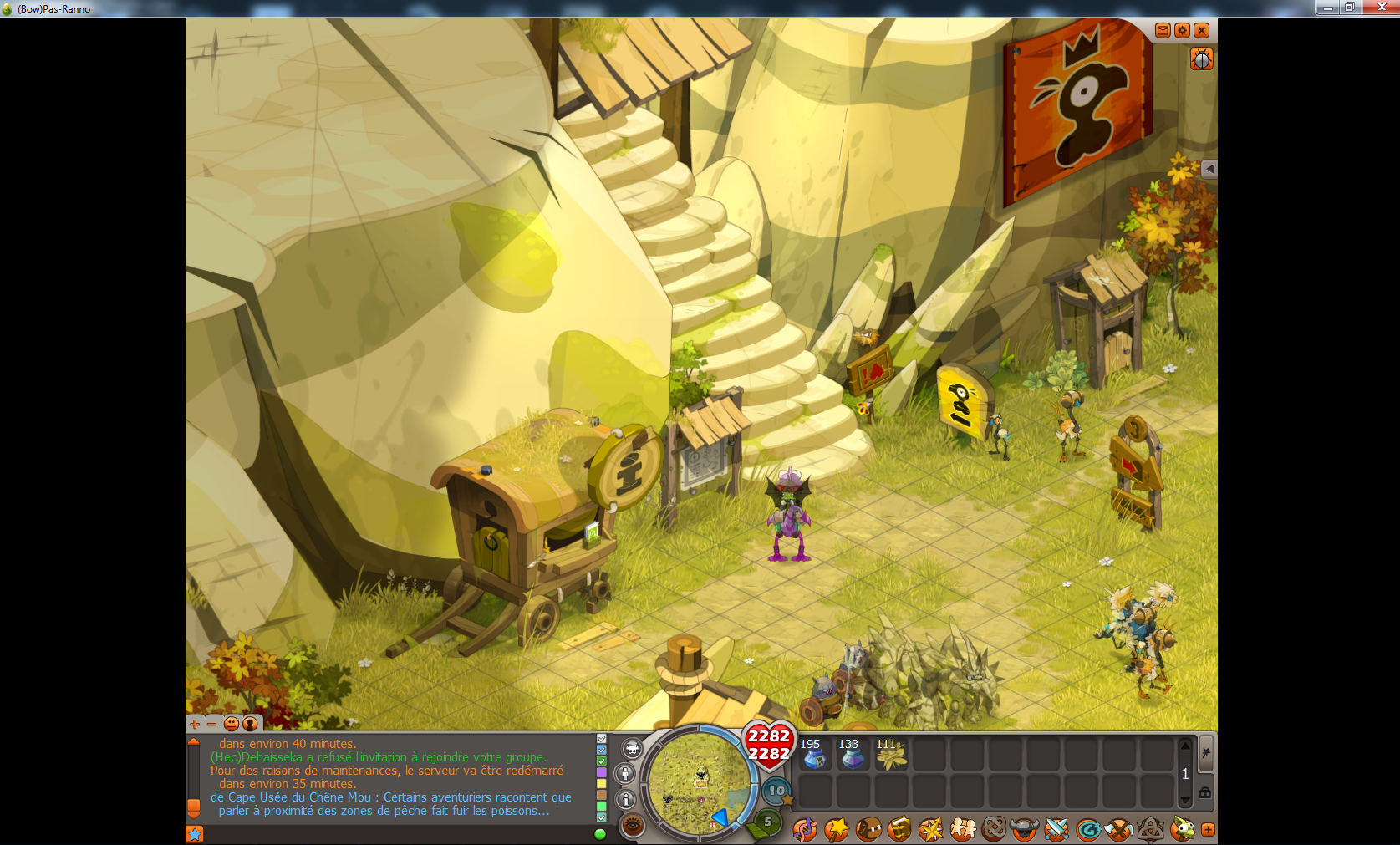Viewport: 1400px width, 845px height.
Task: Expand the side panel arrow tab
Action: coord(1209,169)
